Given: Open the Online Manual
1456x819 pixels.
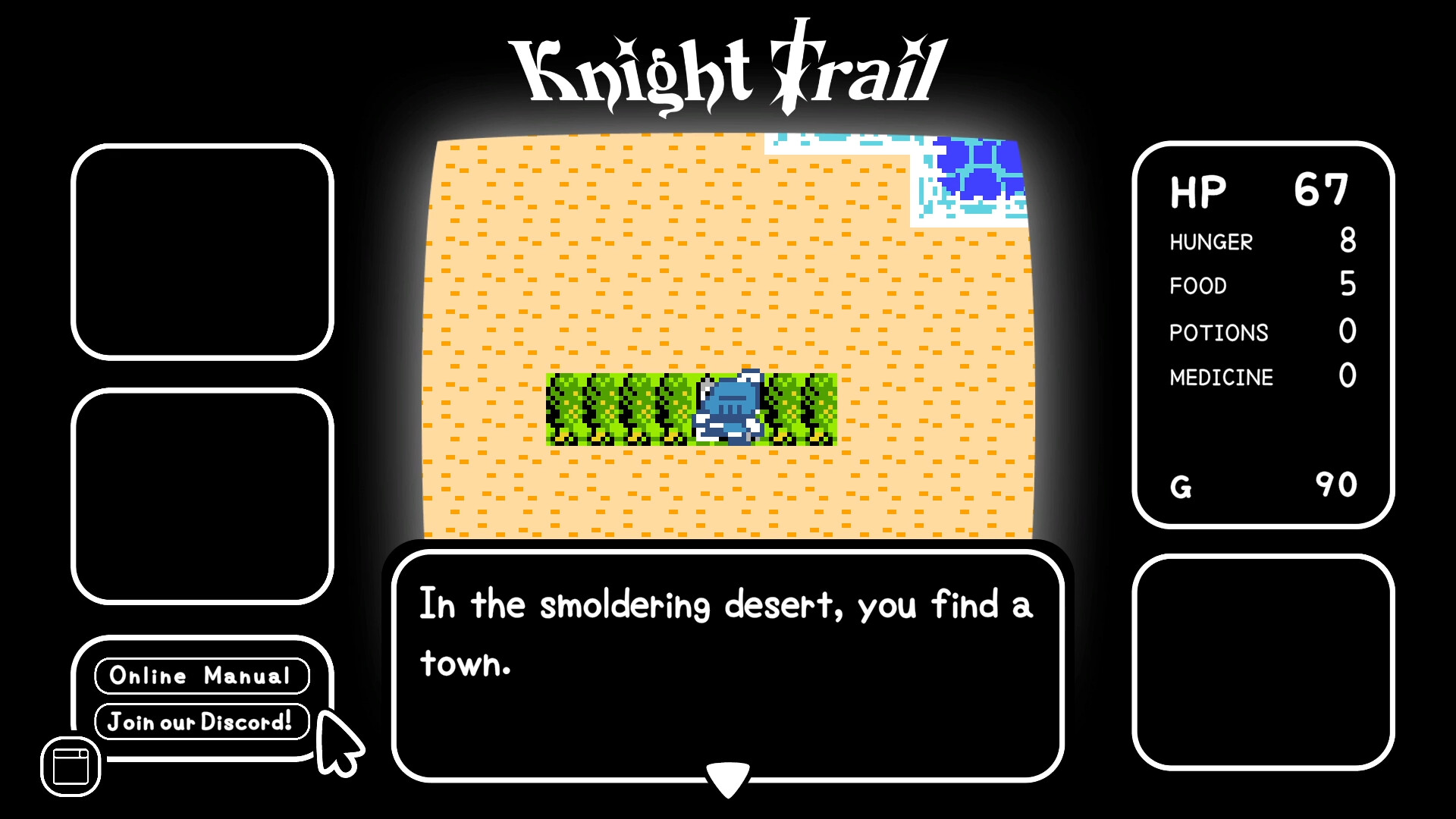Looking at the screenshot, I should [x=201, y=675].
